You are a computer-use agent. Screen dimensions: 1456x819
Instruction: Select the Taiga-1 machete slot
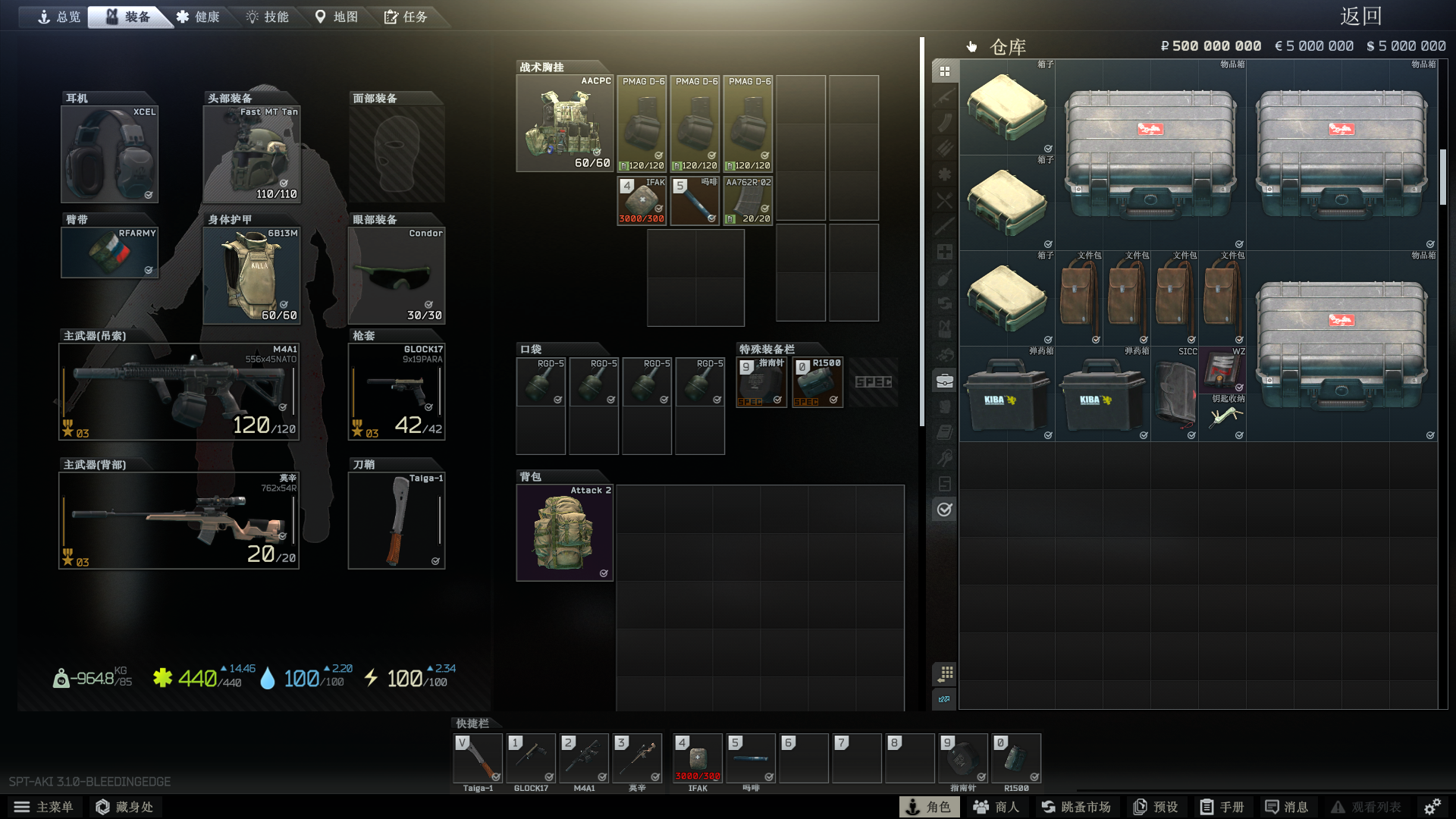click(396, 521)
